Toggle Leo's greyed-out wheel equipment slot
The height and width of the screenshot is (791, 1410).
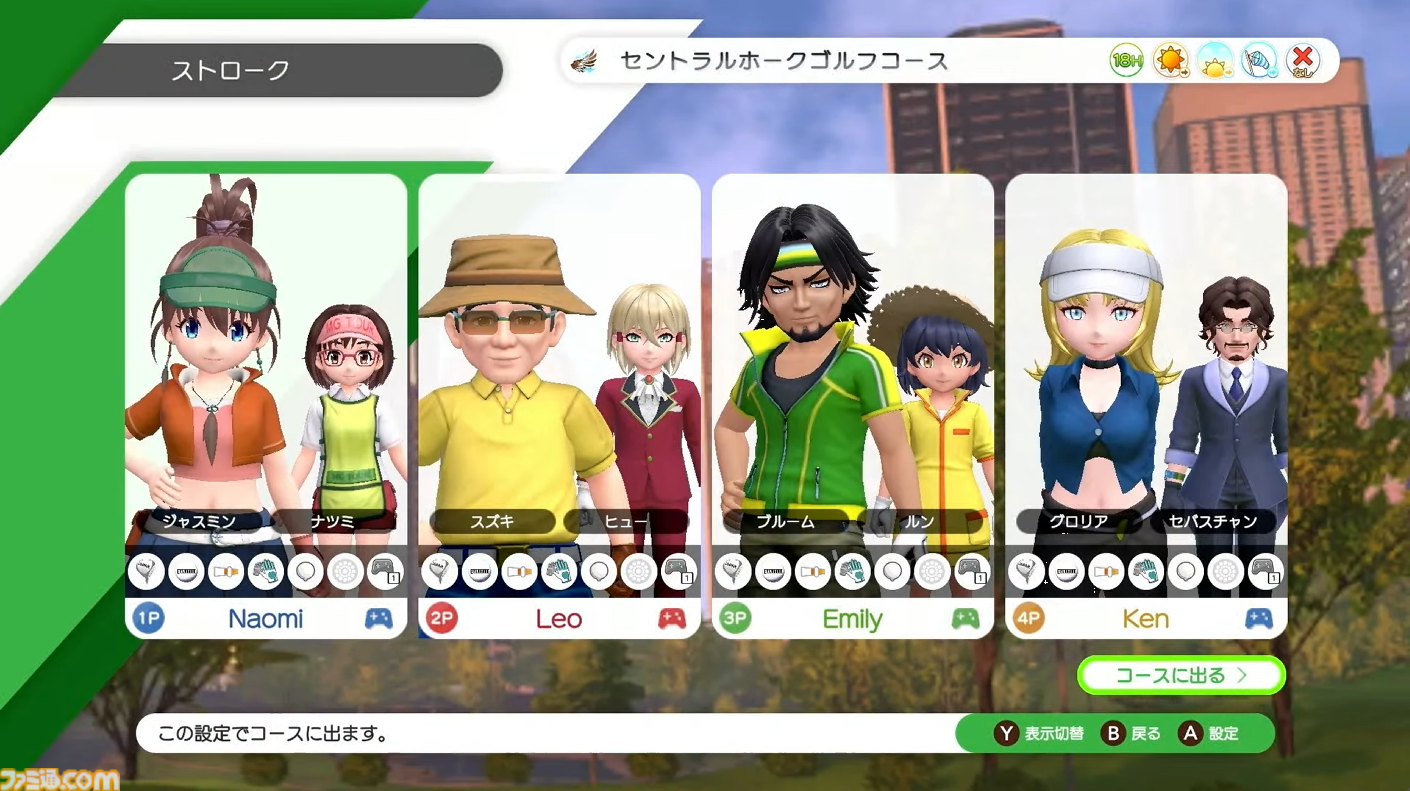639,571
